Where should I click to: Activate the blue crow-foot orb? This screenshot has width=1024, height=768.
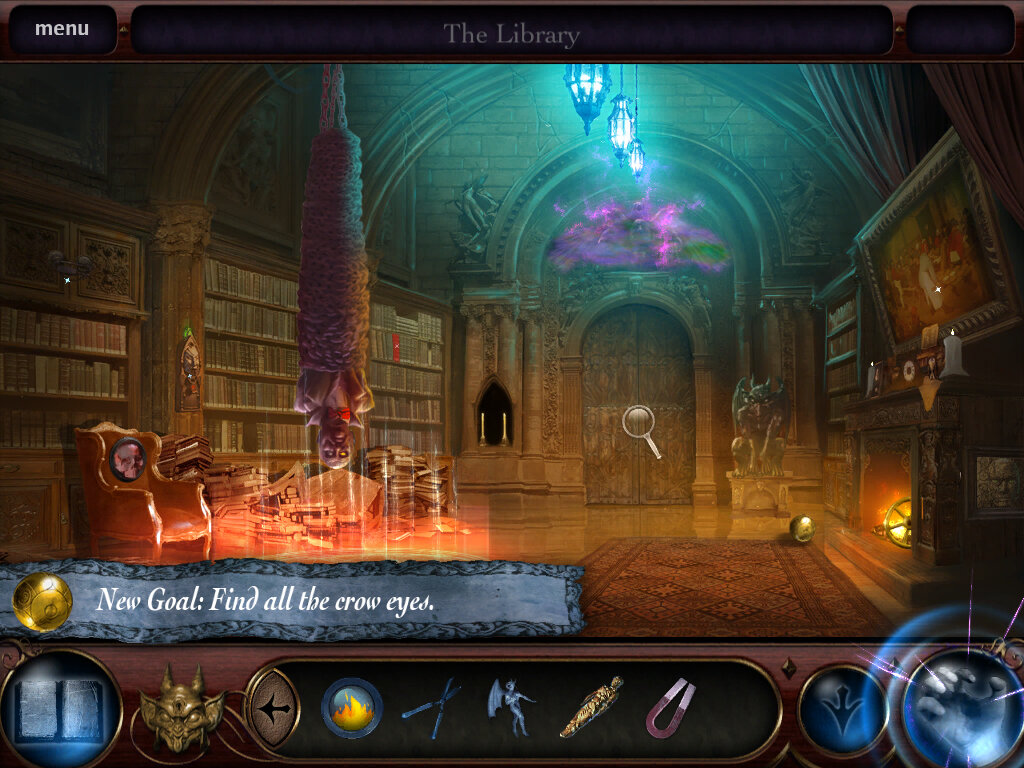click(842, 708)
